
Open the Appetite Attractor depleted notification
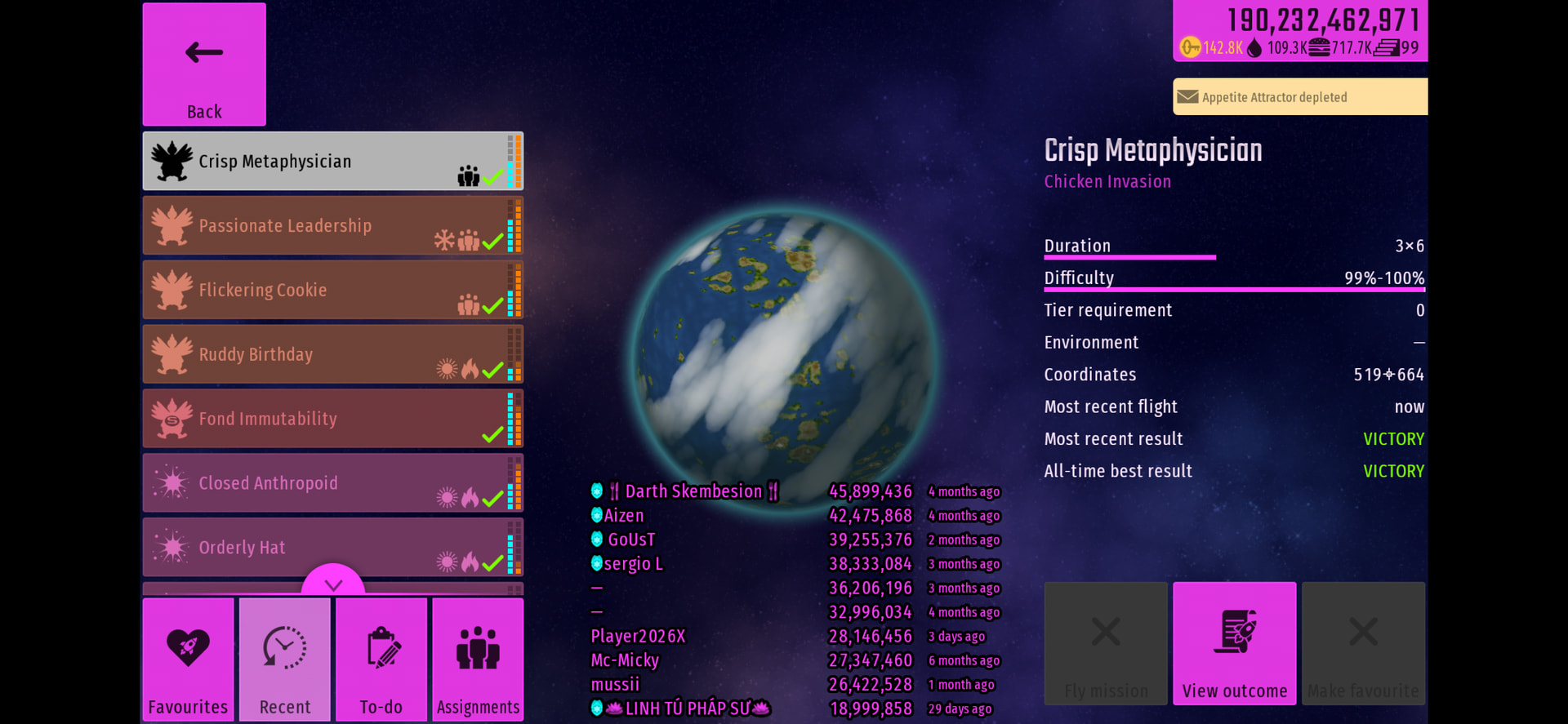(1300, 97)
